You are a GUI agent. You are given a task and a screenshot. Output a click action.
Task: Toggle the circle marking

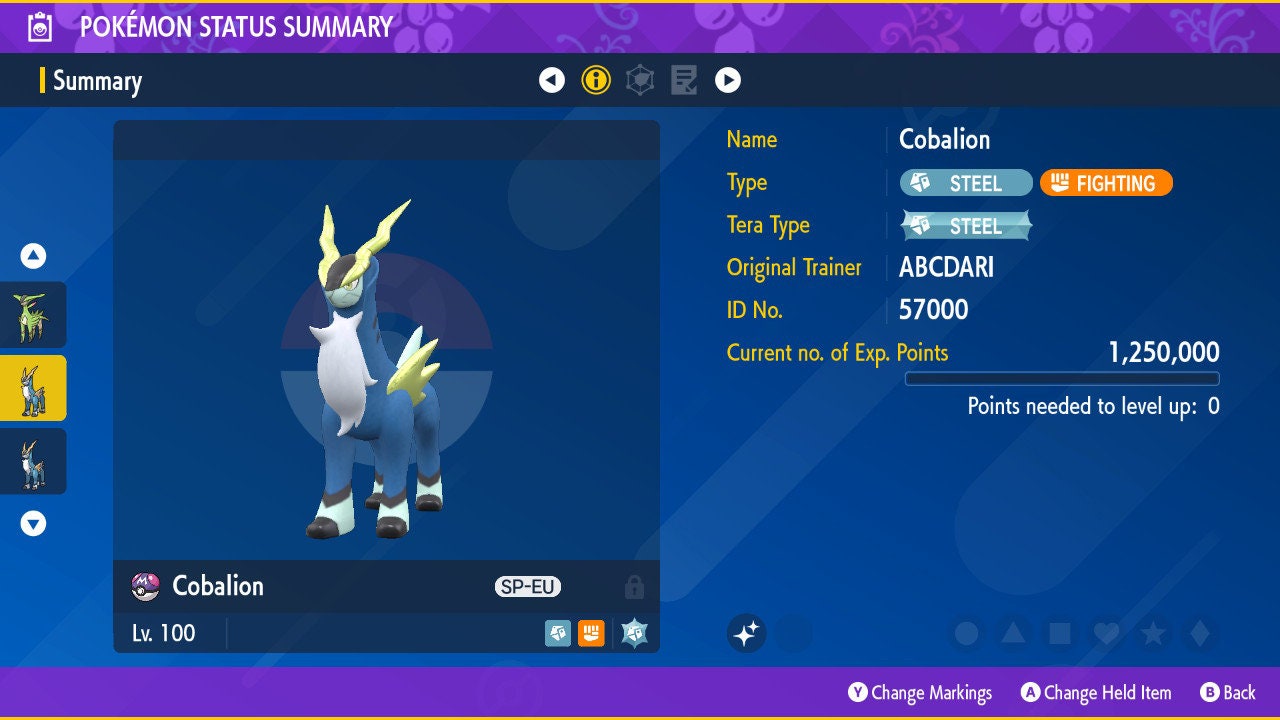pos(966,633)
